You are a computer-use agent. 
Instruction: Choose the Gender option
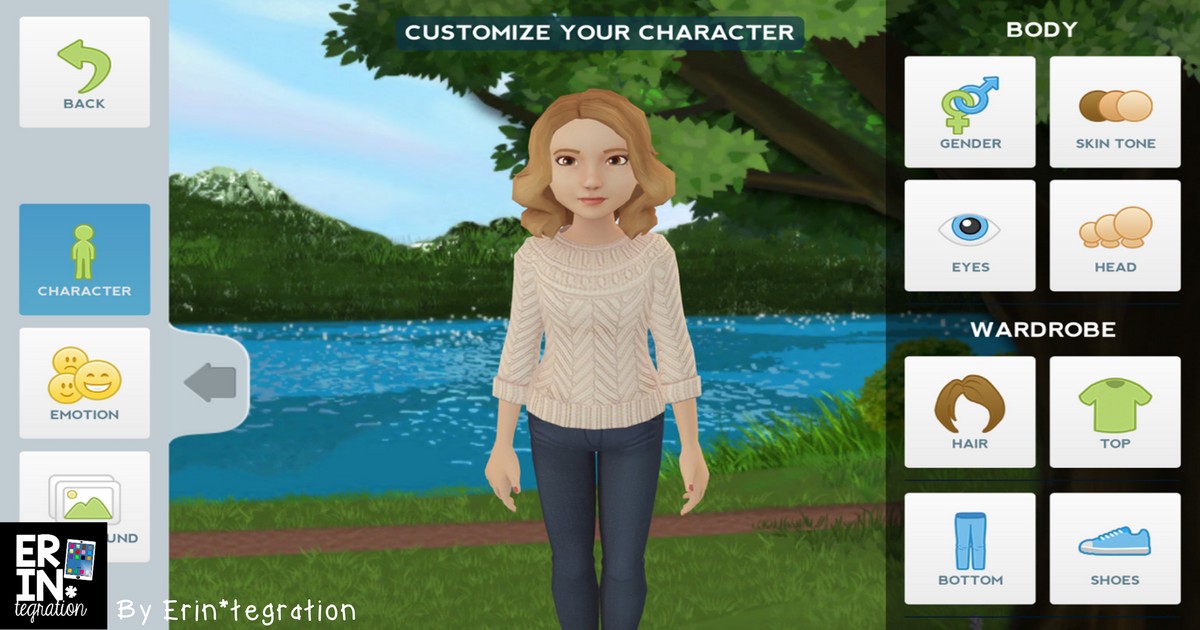969,112
